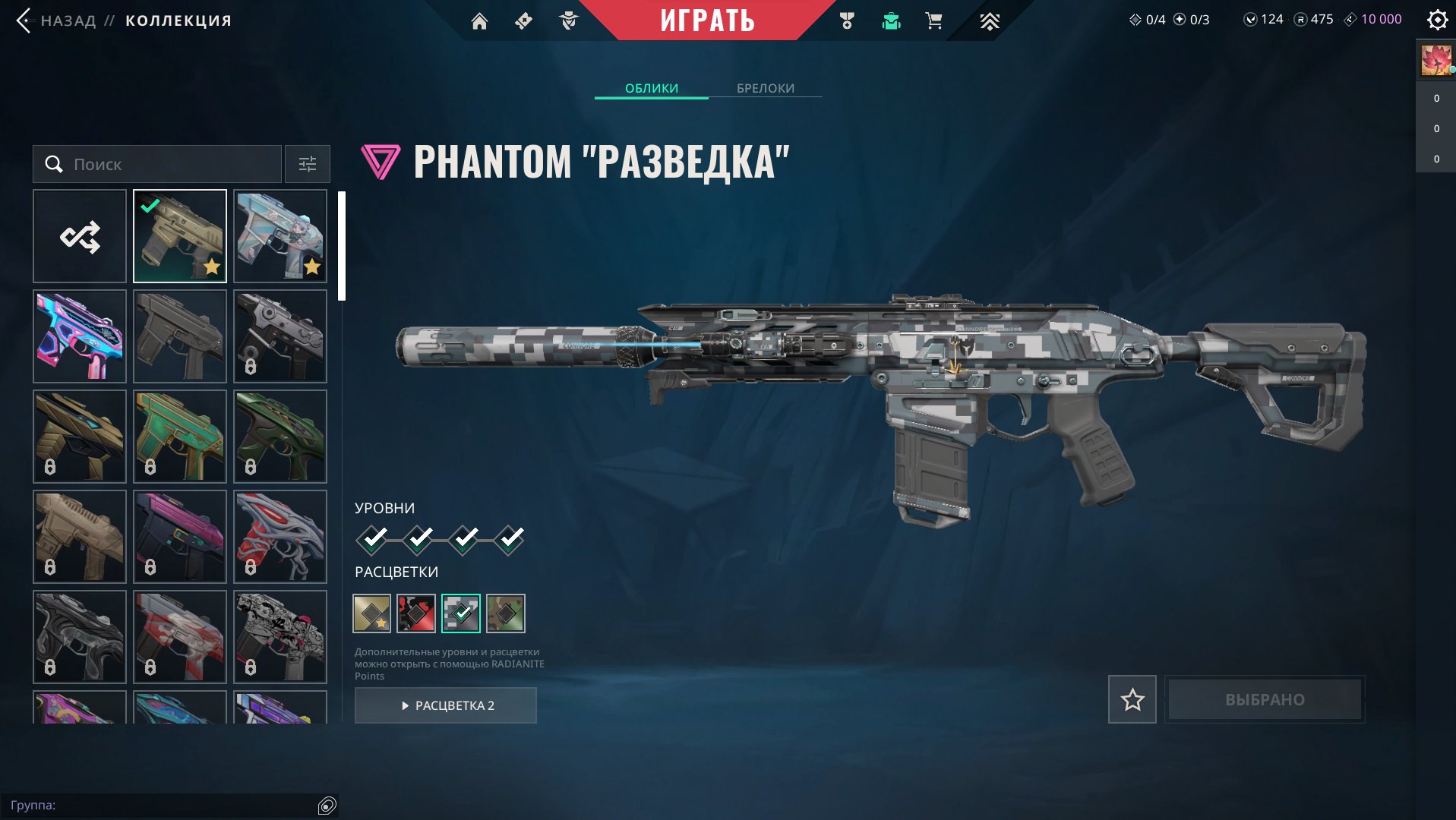Open the Premier icon right of the cart

(989, 20)
